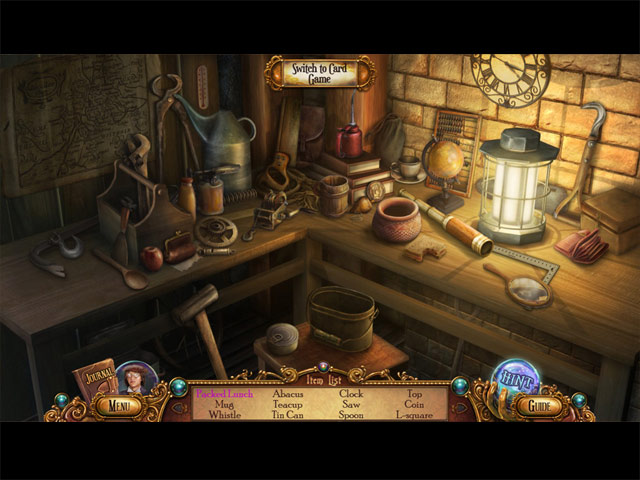The image size is (640, 480).
Task: Select the highlighted Packed Lunch list entry
Action: click(x=224, y=394)
